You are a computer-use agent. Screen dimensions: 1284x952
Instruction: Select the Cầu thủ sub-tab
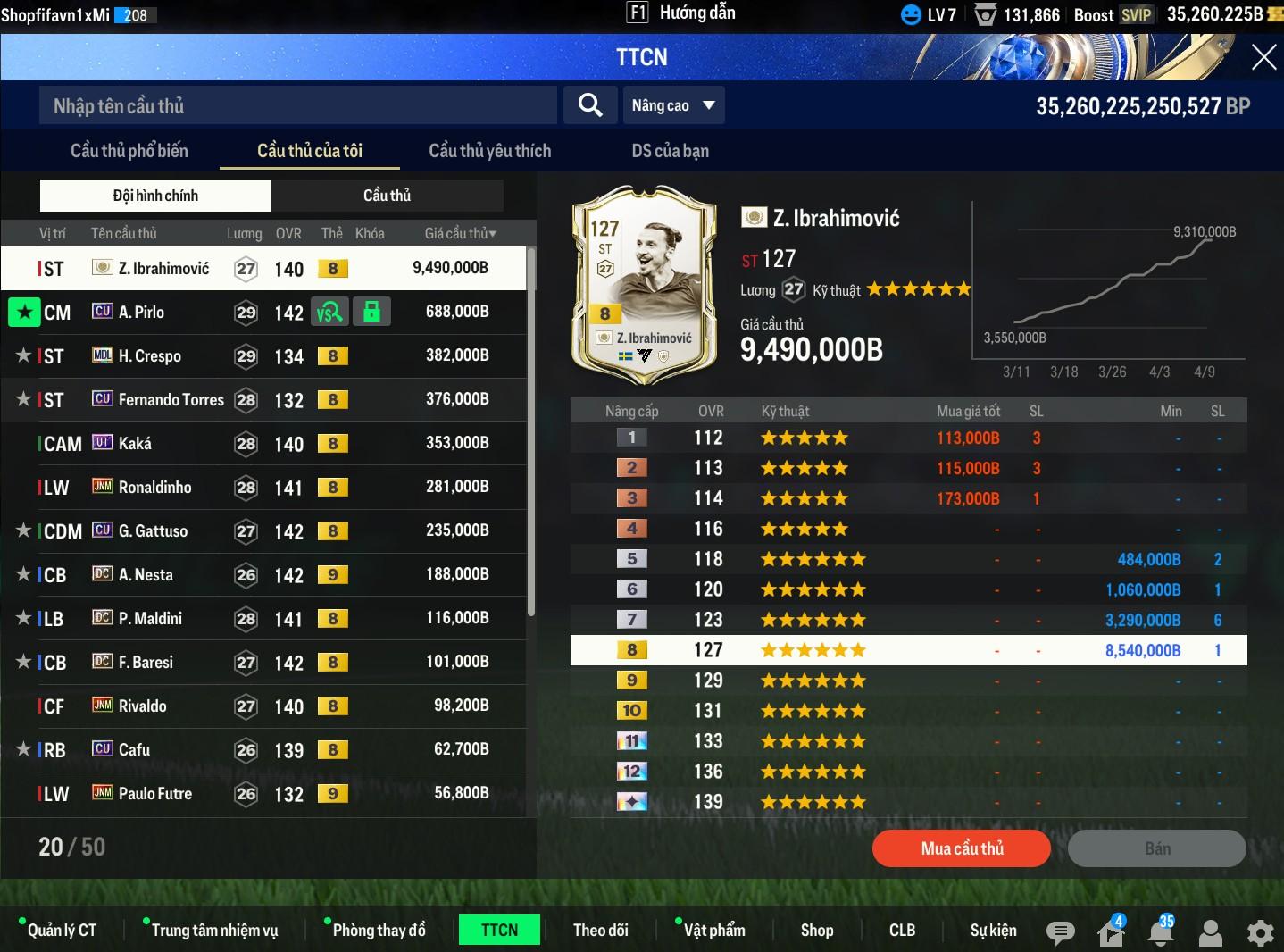click(x=387, y=196)
